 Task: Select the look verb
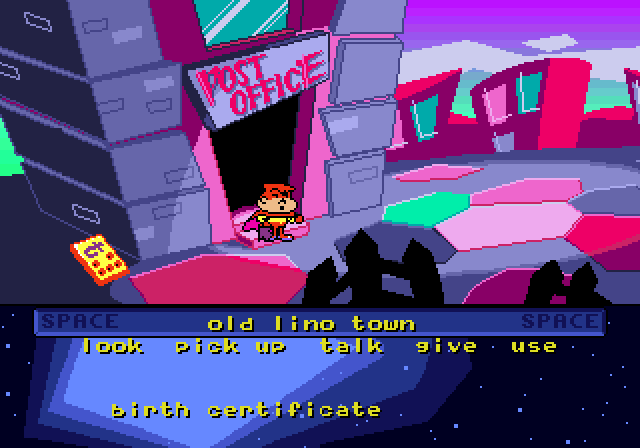coord(113,346)
